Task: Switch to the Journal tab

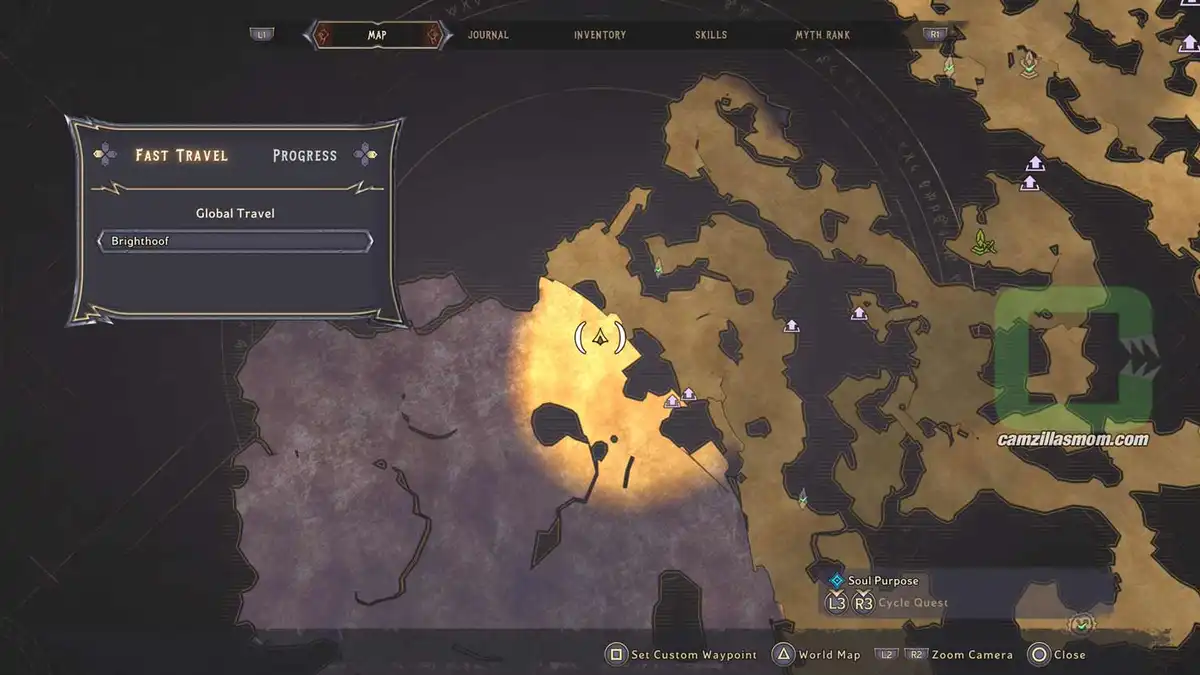Action: click(488, 35)
